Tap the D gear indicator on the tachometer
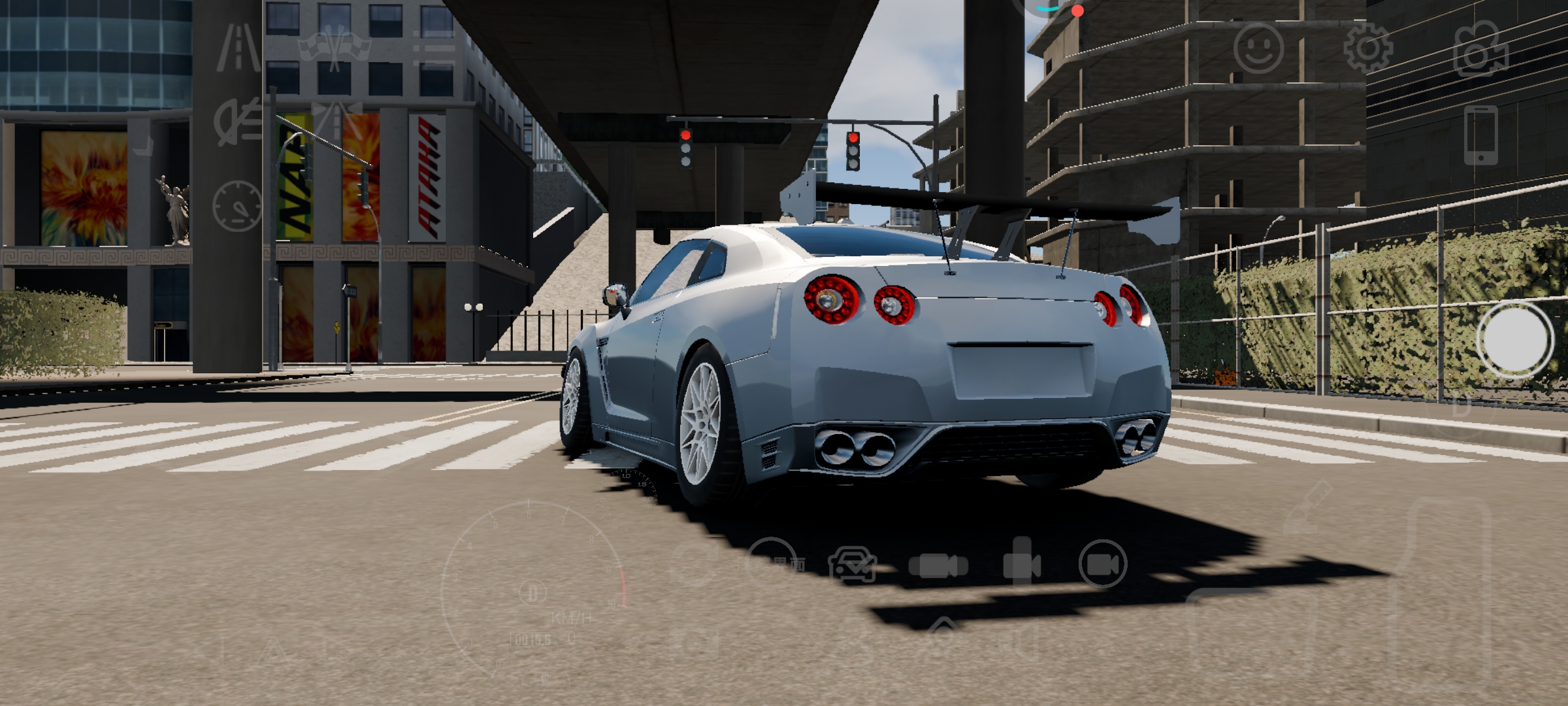 pyautogui.click(x=532, y=593)
